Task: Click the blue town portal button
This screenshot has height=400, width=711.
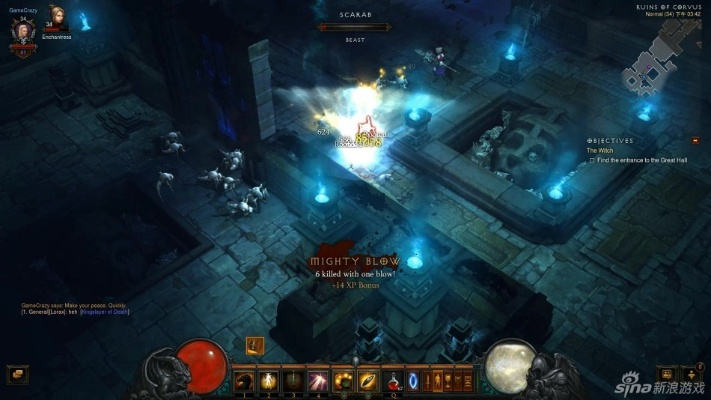Action: [412, 380]
